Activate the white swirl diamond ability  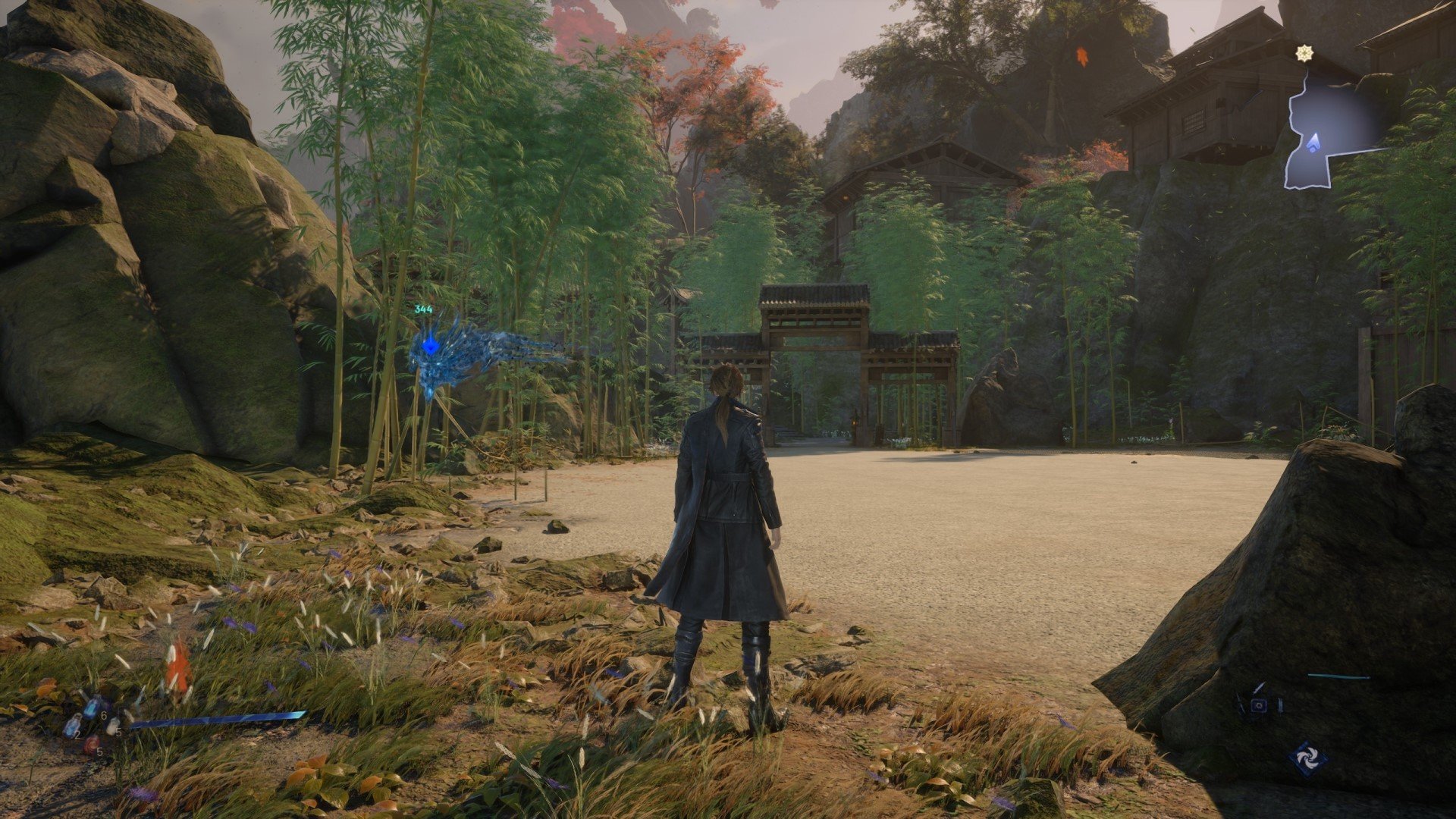point(1309,758)
